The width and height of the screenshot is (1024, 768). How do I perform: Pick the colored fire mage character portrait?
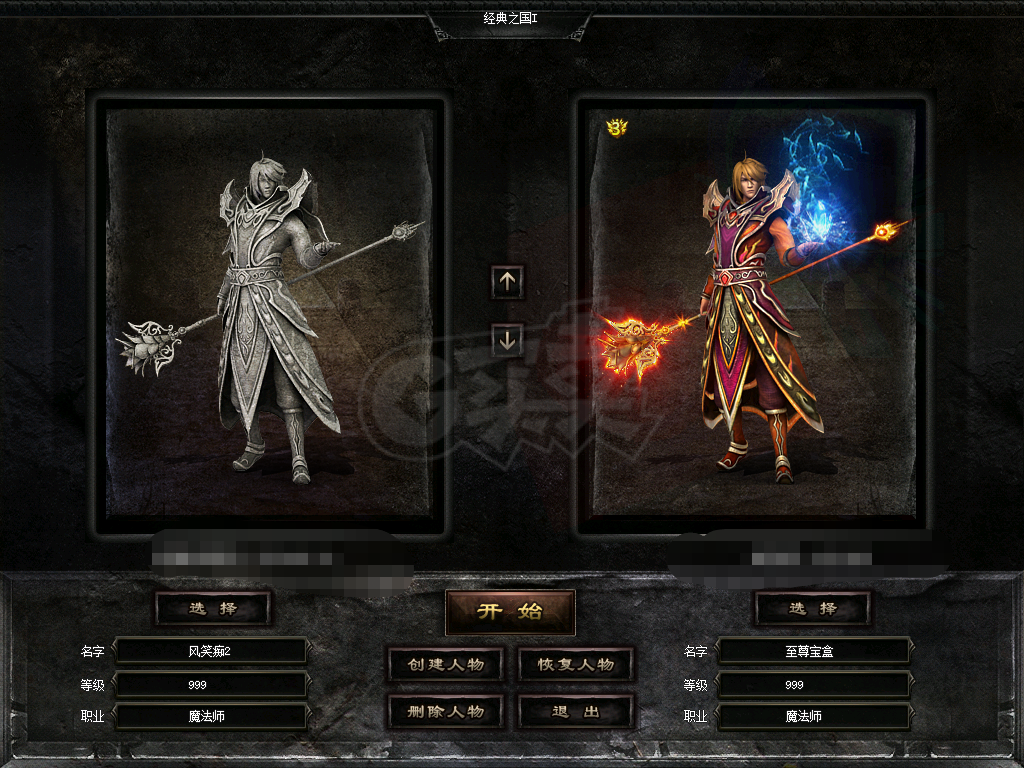(752, 315)
